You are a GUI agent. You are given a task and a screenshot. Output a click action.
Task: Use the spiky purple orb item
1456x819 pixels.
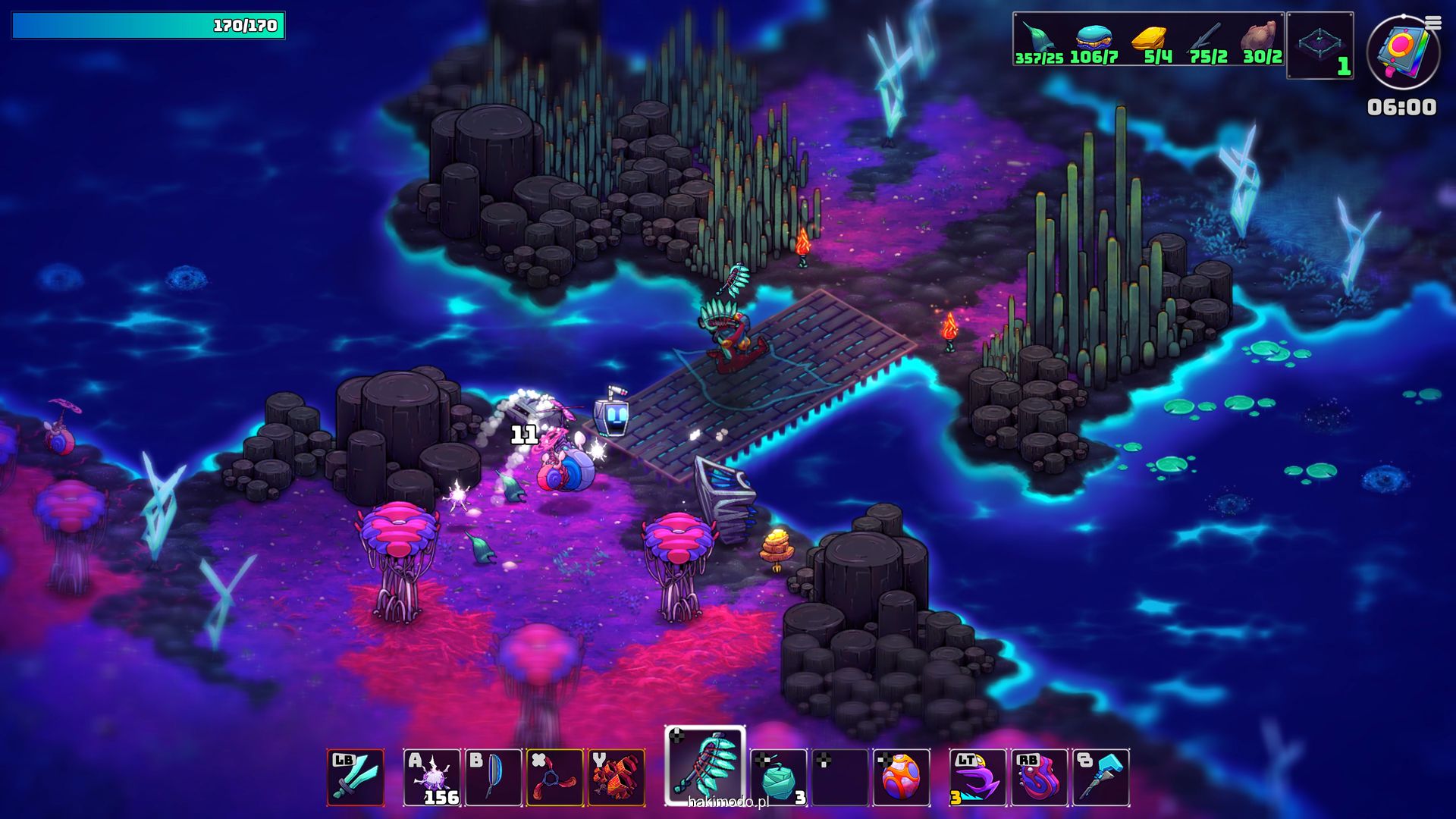coord(431,777)
